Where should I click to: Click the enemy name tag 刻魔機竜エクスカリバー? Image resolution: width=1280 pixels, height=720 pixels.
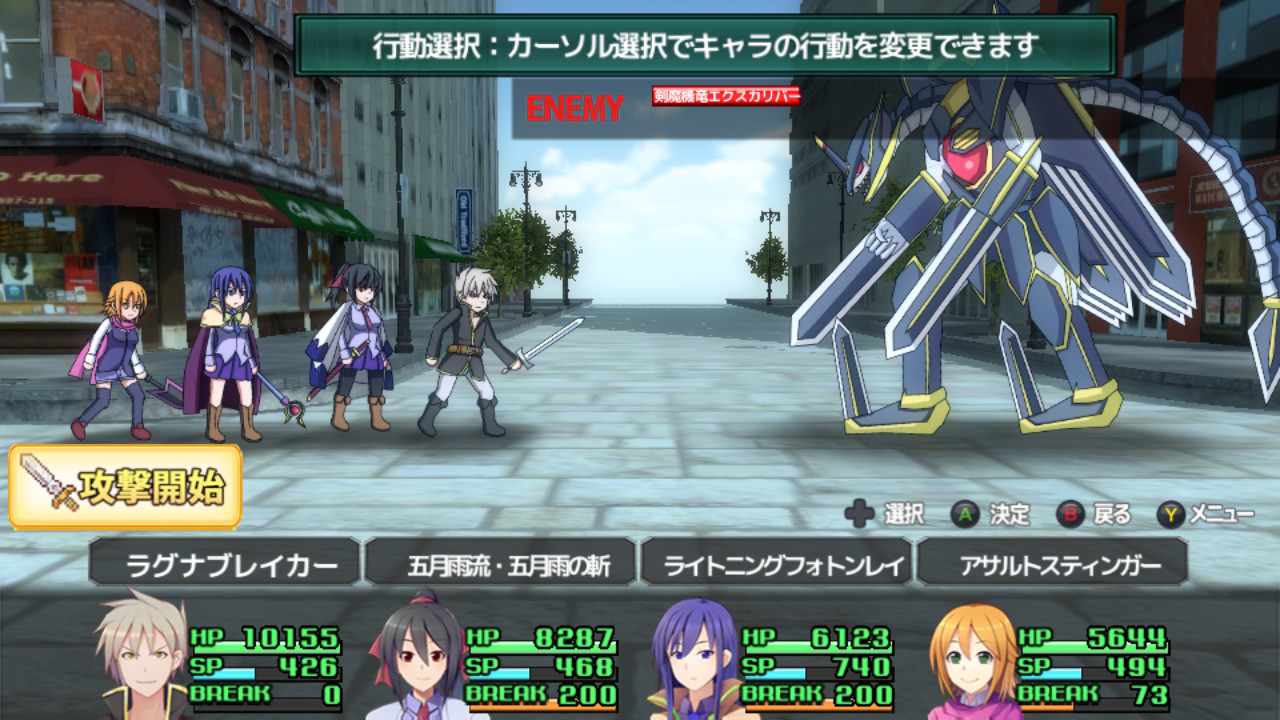coord(726,96)
